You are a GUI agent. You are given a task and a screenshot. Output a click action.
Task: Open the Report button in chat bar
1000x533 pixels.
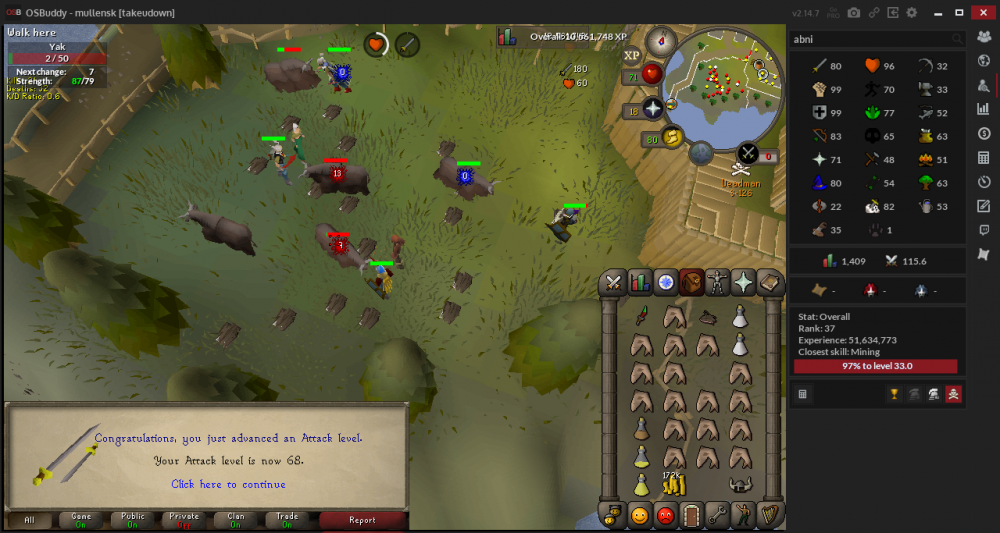click(x=362, y=520)
